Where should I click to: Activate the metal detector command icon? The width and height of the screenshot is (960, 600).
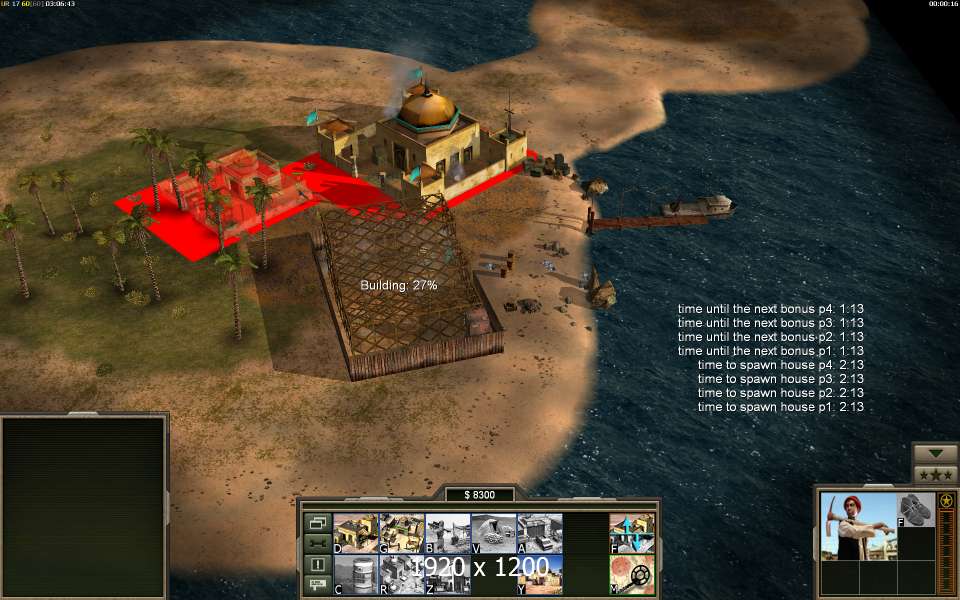click(x=632, y=575)
